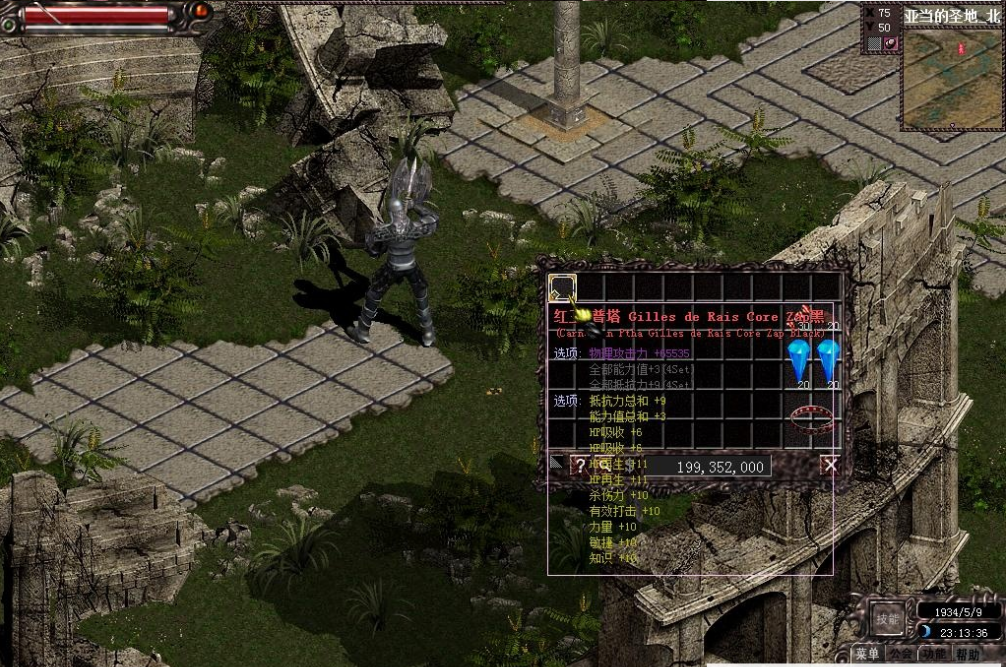
Task: Close the inventory window
Action: 829,465
